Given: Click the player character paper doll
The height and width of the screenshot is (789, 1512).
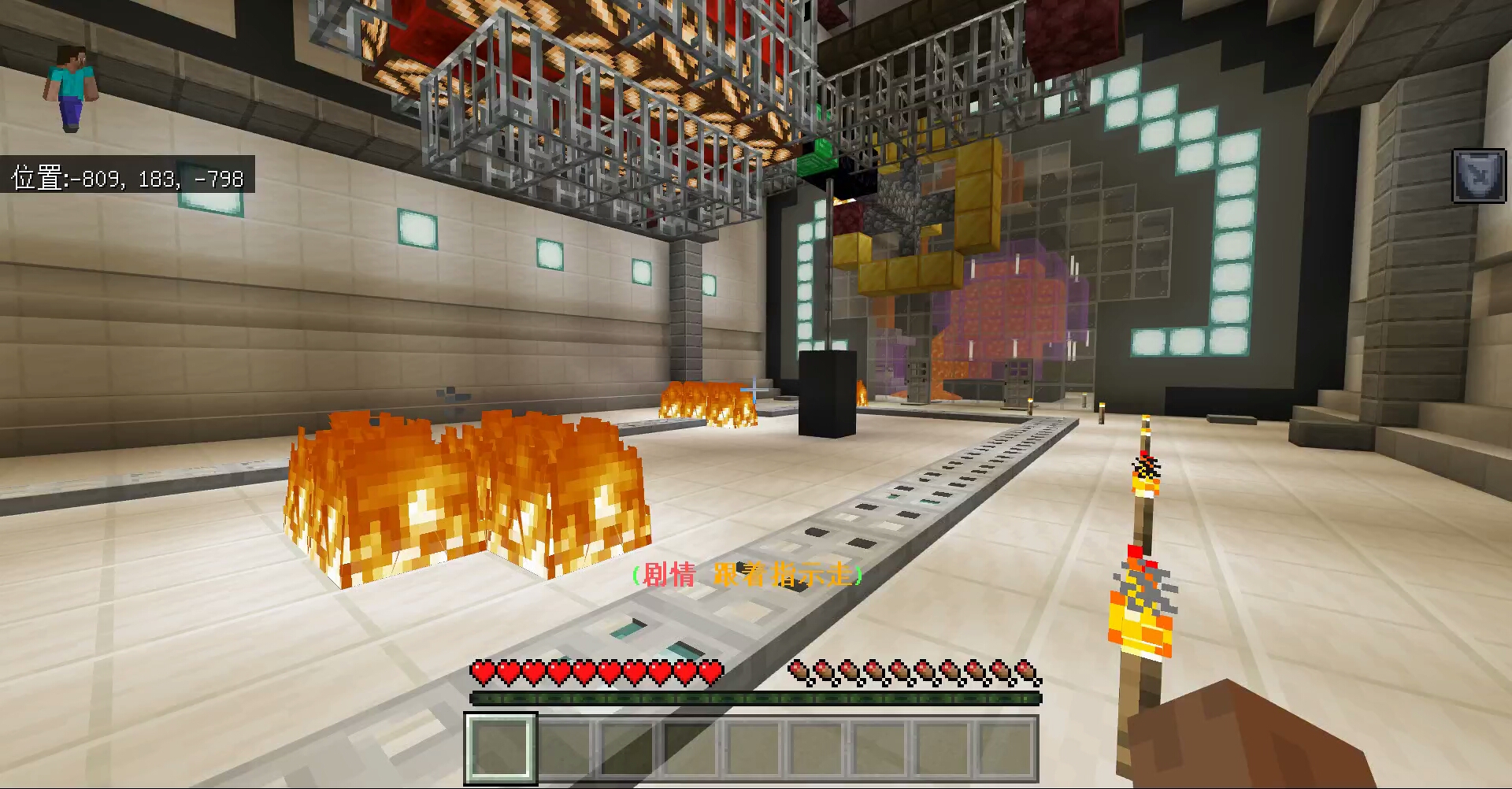Looking at the screenshot, I should (72, 88).
